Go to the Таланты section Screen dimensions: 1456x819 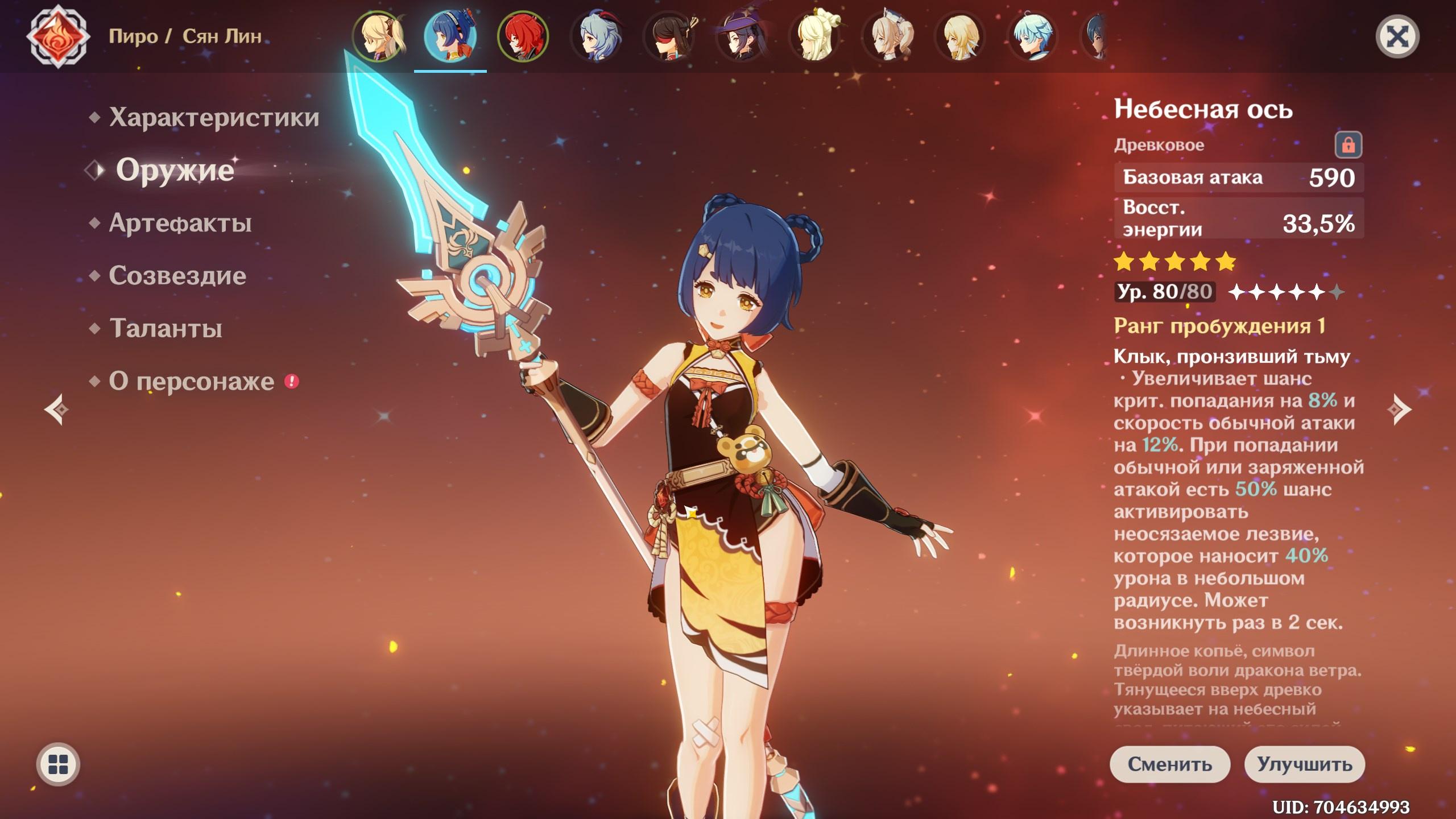[166, 329]
